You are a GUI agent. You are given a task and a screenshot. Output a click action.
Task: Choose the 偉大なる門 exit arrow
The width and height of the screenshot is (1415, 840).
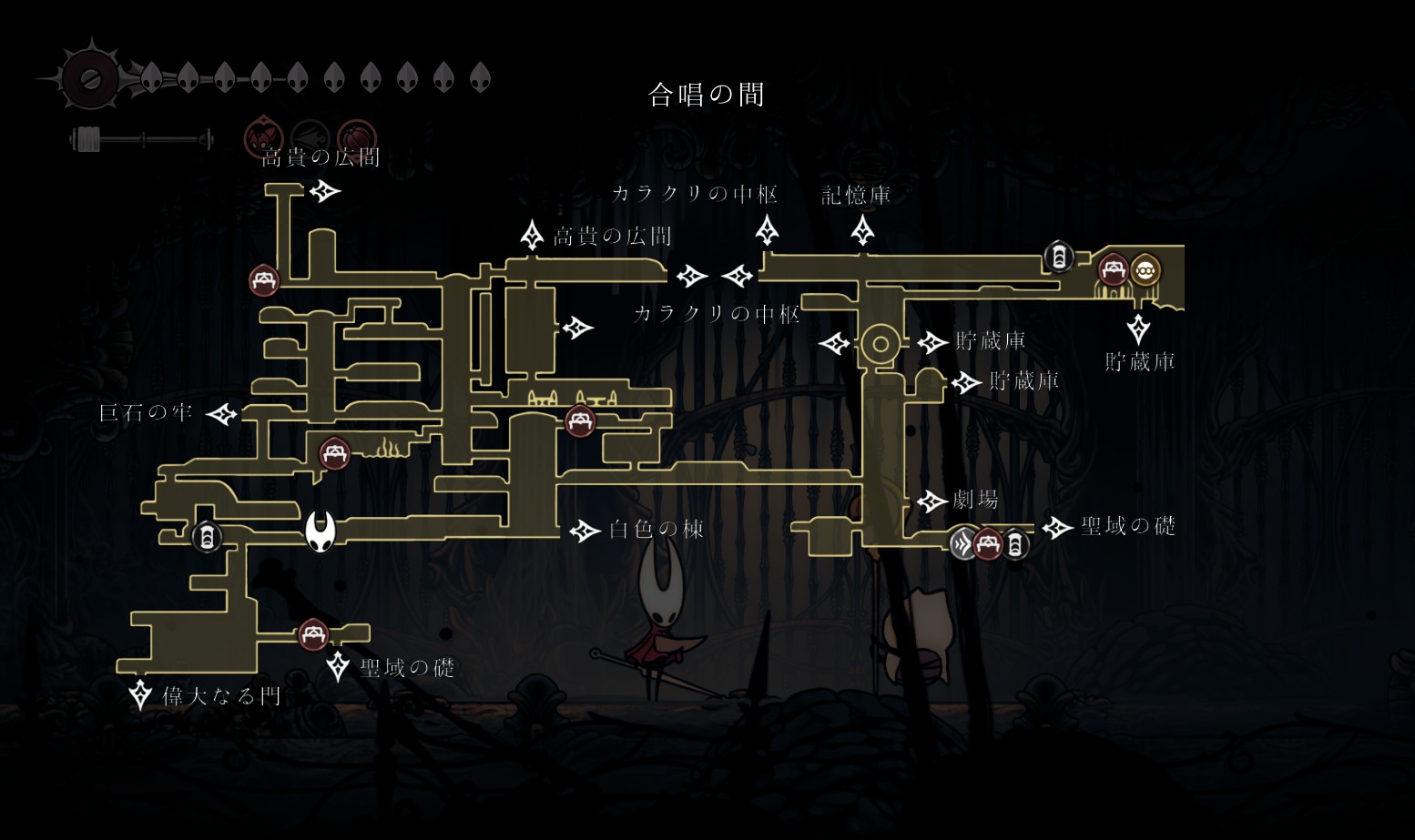(140, 695)
